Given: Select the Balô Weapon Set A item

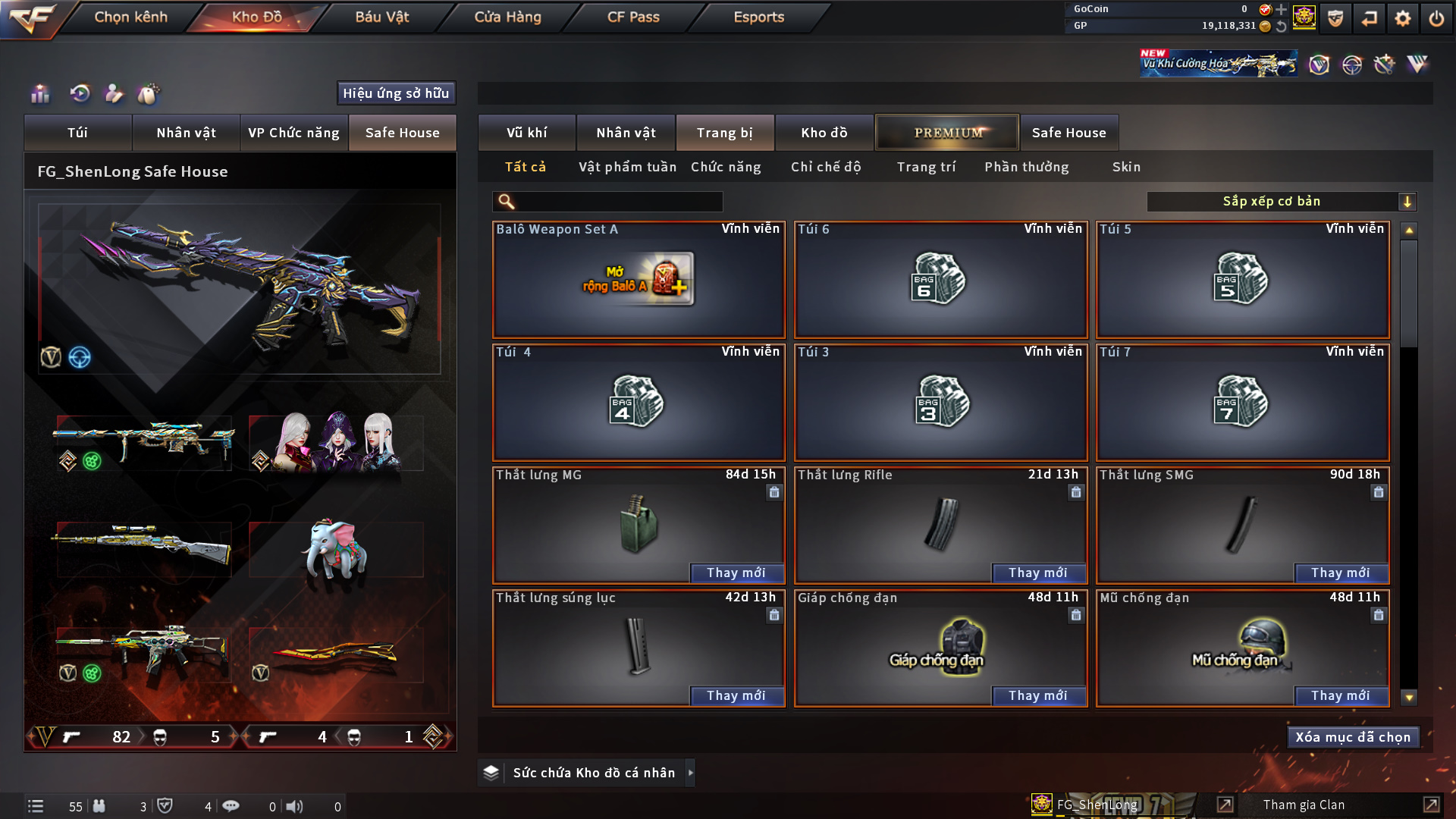Looking at the screenshot, I should [639, 279].
